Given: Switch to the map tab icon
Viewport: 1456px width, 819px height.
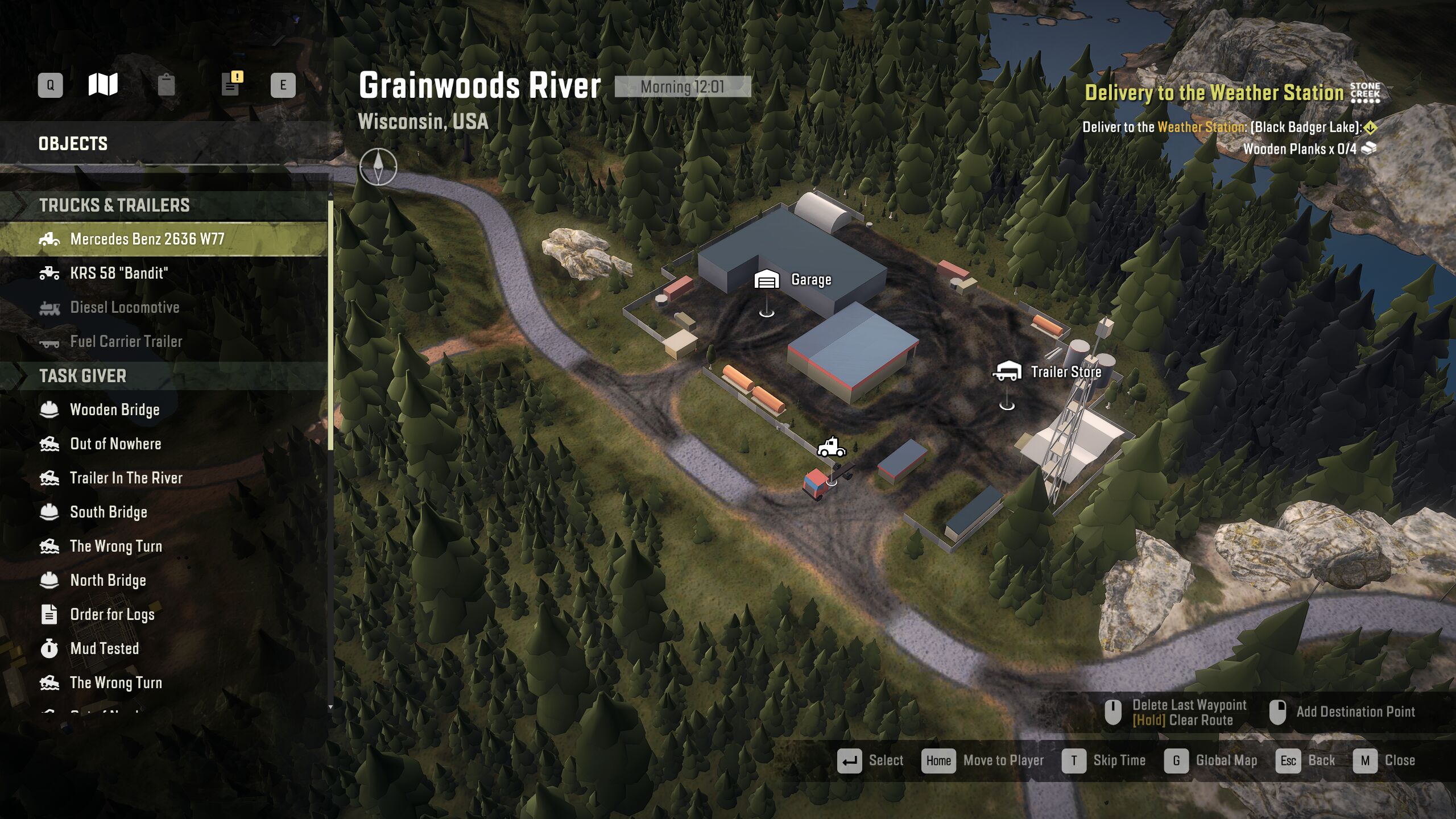Looking at the screenshot, I should [x=103, y=85].
